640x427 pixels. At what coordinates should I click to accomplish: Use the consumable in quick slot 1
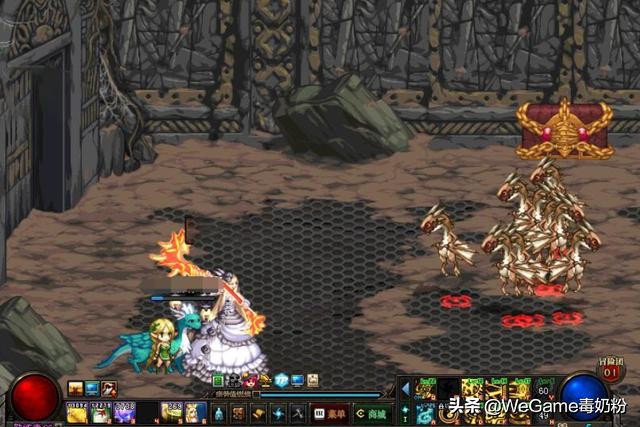[x=77, y=412]
